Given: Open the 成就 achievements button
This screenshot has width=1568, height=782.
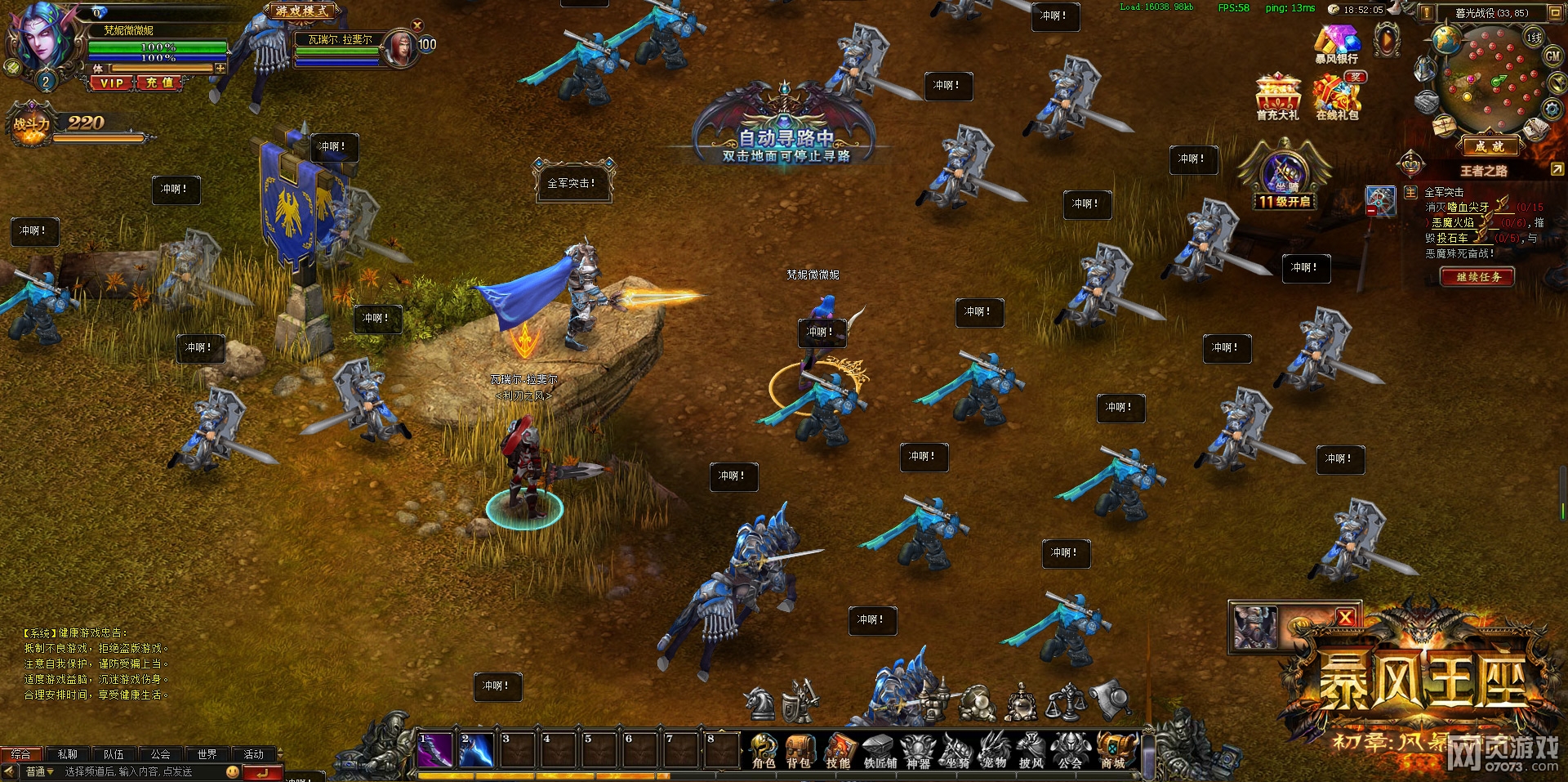Looking at the screenshot, I should tap(1488, 147).
